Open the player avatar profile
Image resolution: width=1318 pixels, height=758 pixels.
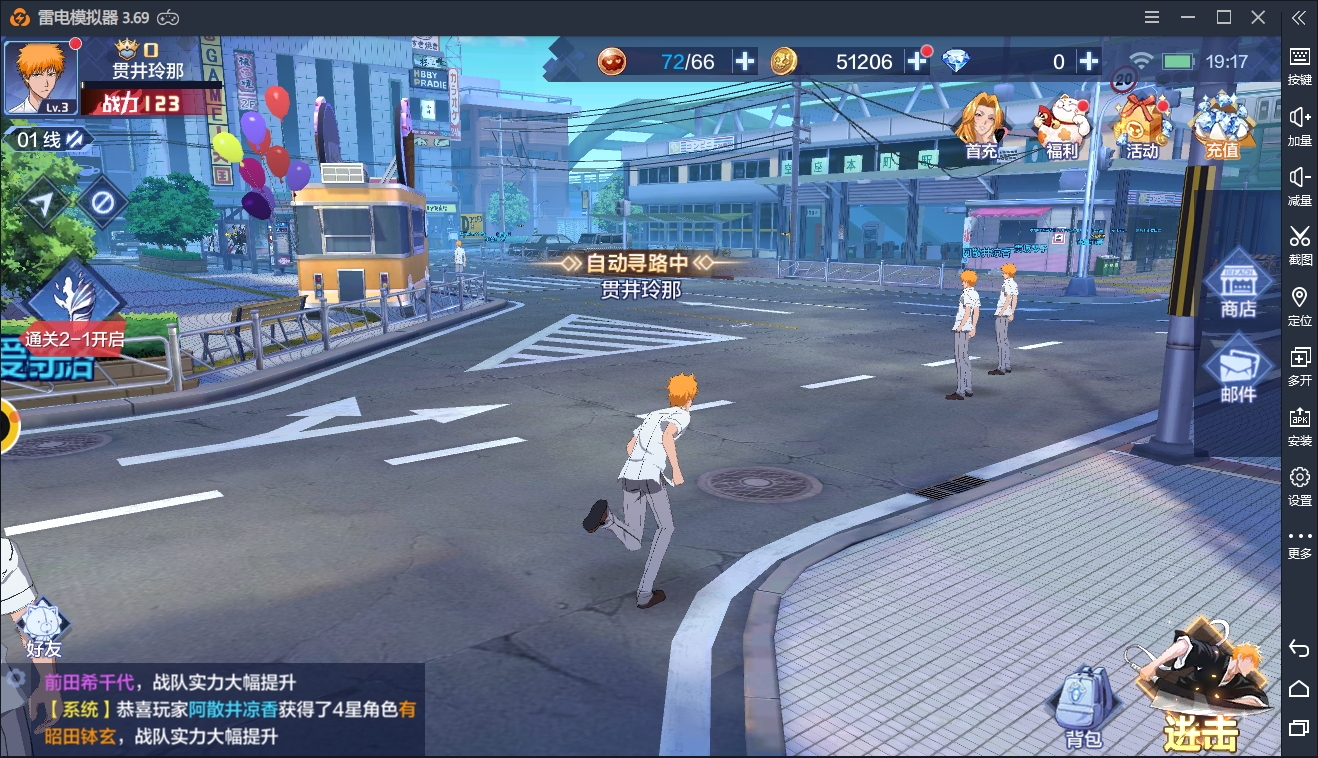coord(41,77)
